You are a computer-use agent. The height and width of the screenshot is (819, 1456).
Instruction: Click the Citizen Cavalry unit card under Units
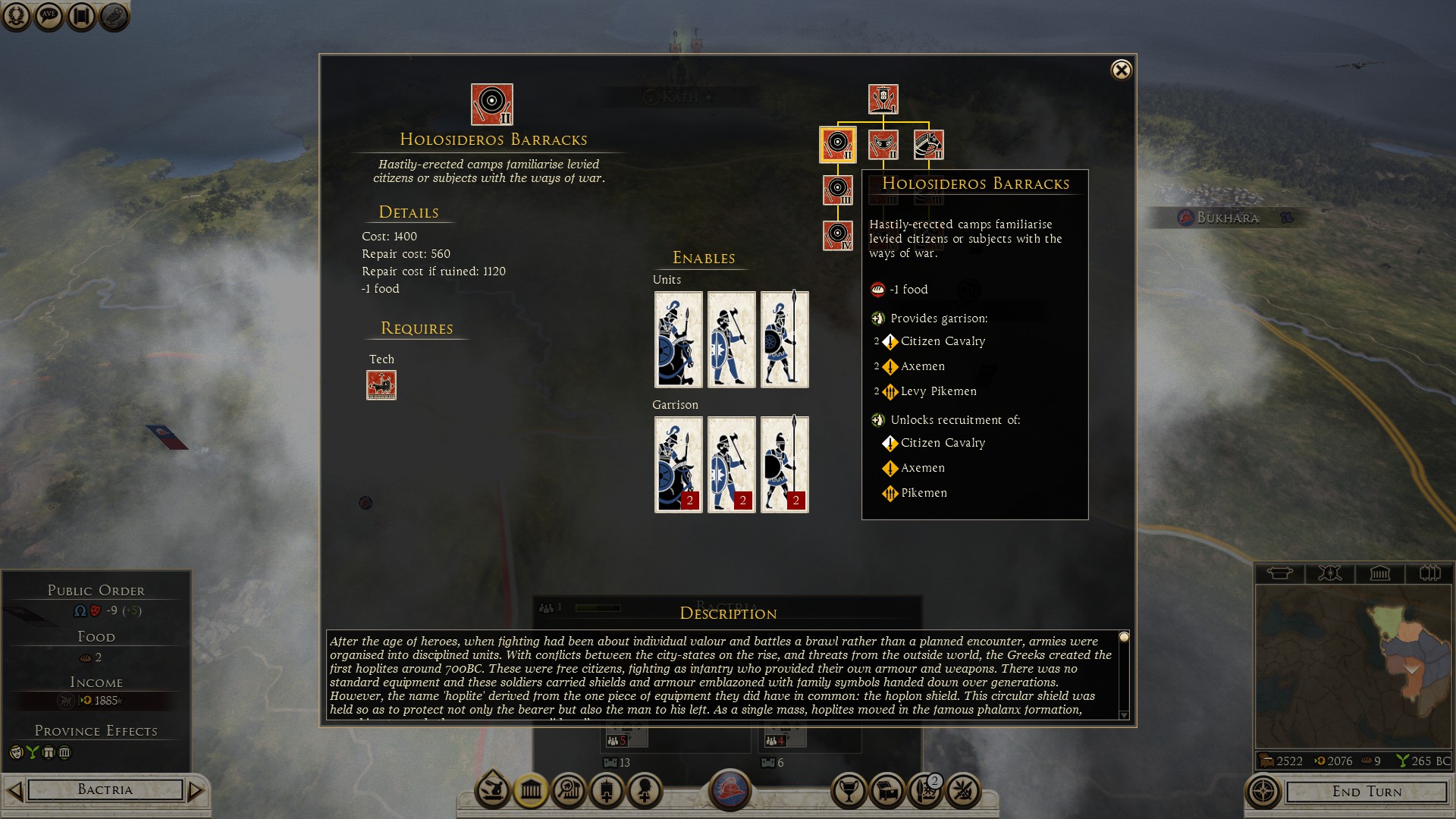tap(678, 339)
